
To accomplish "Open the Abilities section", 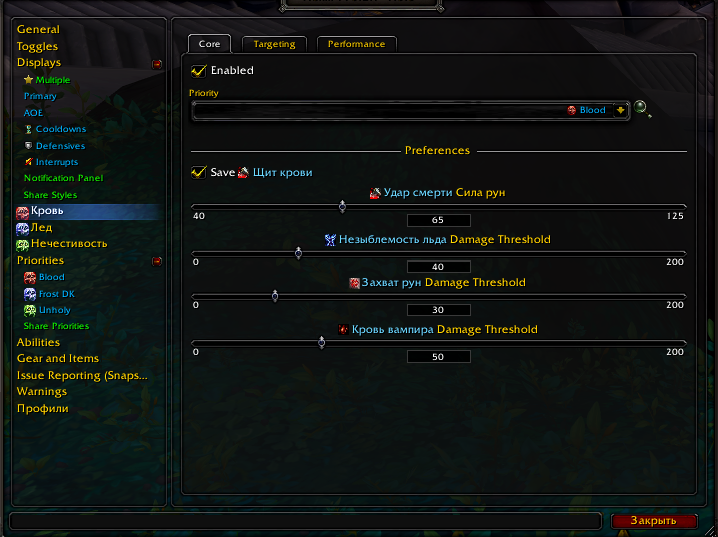I will point(38,342).
